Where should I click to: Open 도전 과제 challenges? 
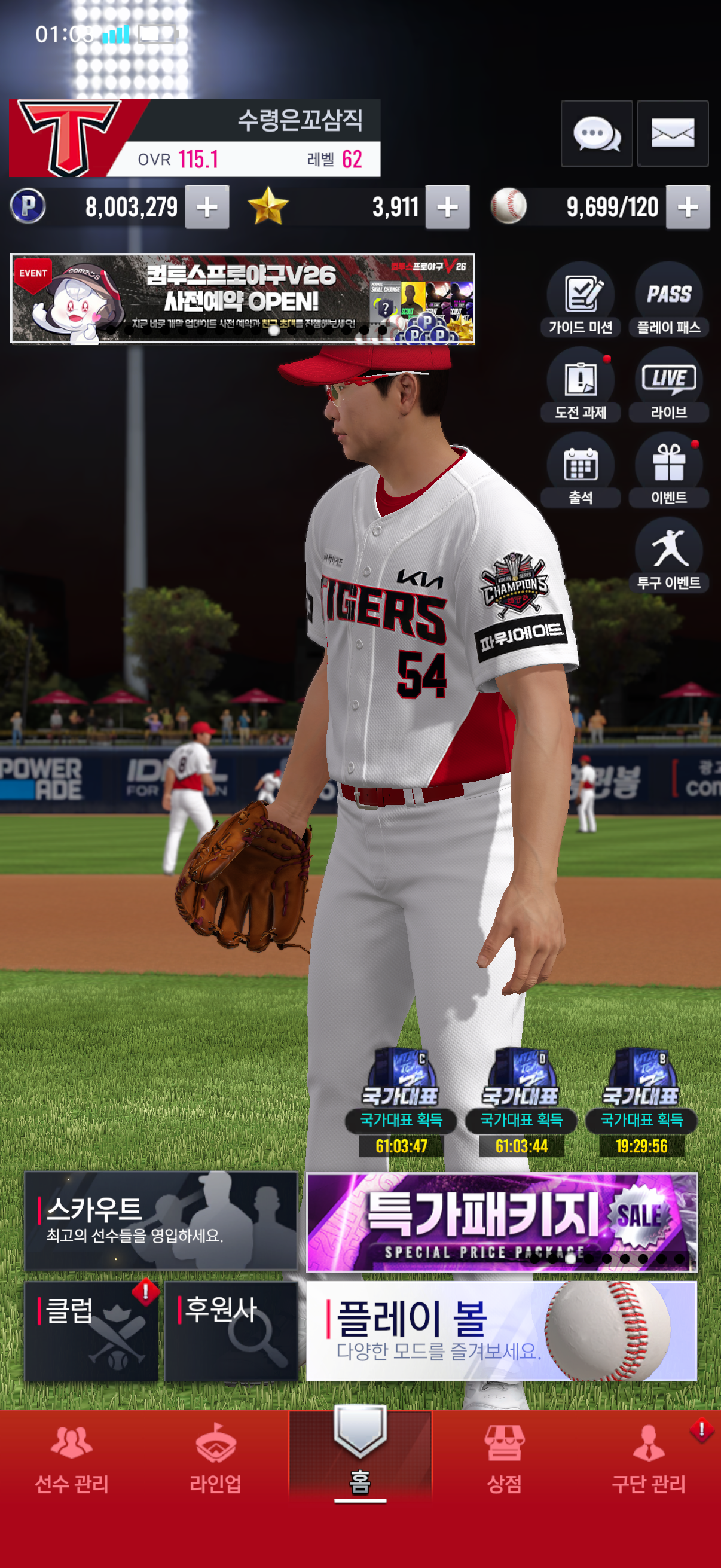(581, 384)
